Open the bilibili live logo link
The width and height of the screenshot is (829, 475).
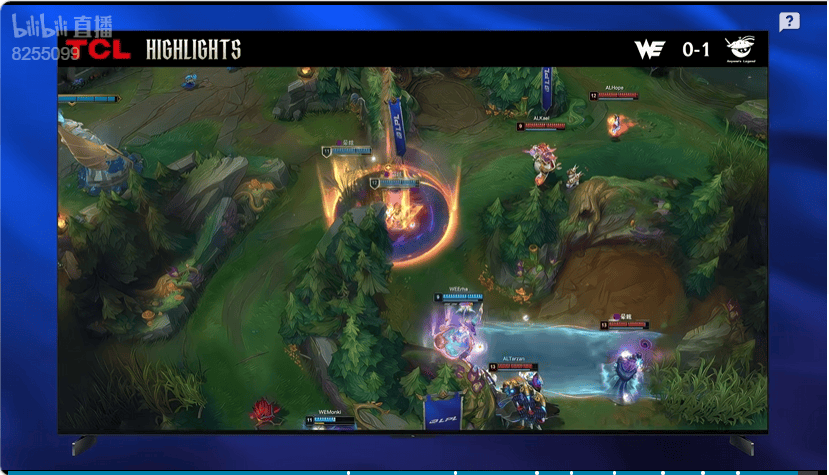[47, 31]
